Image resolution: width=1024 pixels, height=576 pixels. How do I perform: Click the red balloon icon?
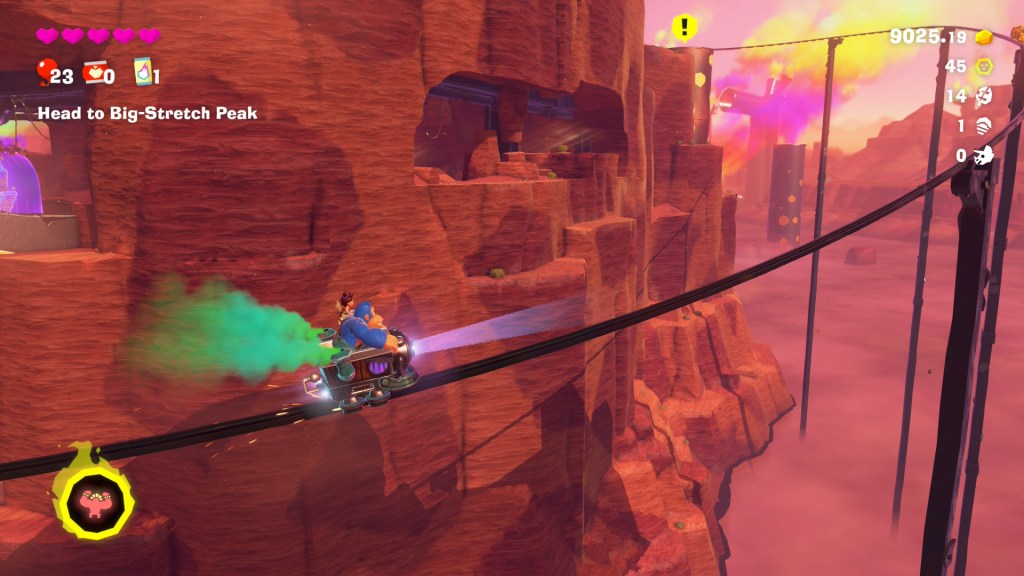coord(46,73)
